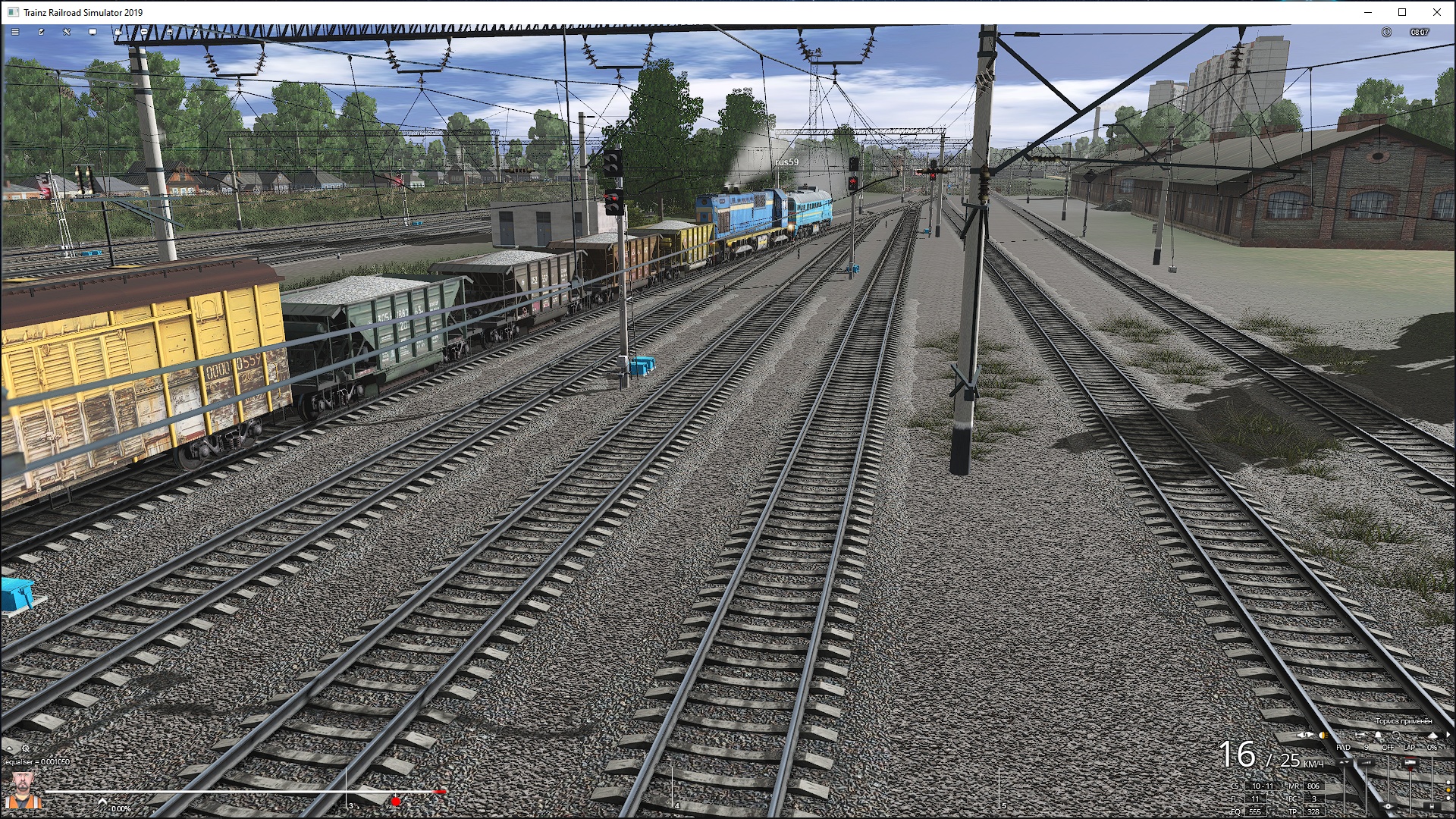Maximize the Trainz game window

(1402, 12)
